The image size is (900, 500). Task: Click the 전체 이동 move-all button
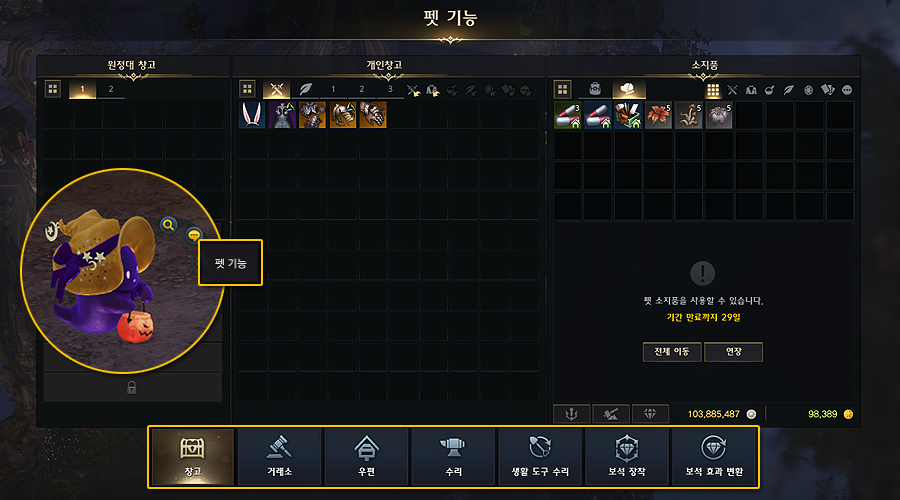click(671, 352)
